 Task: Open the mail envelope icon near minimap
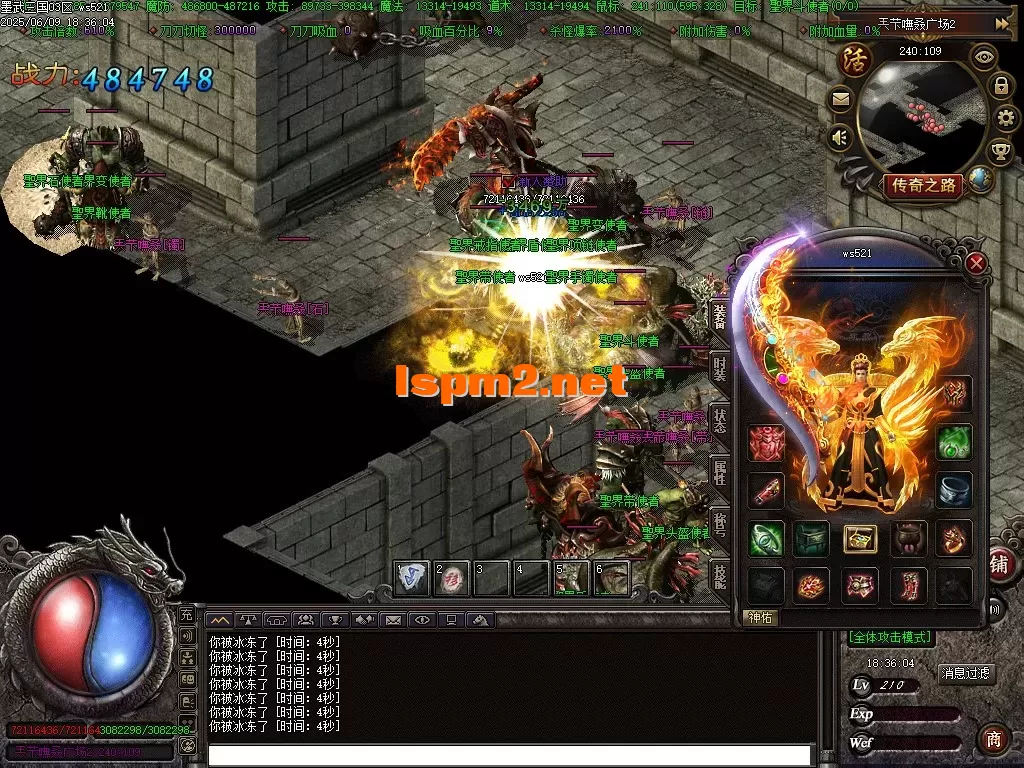[840, 98]
